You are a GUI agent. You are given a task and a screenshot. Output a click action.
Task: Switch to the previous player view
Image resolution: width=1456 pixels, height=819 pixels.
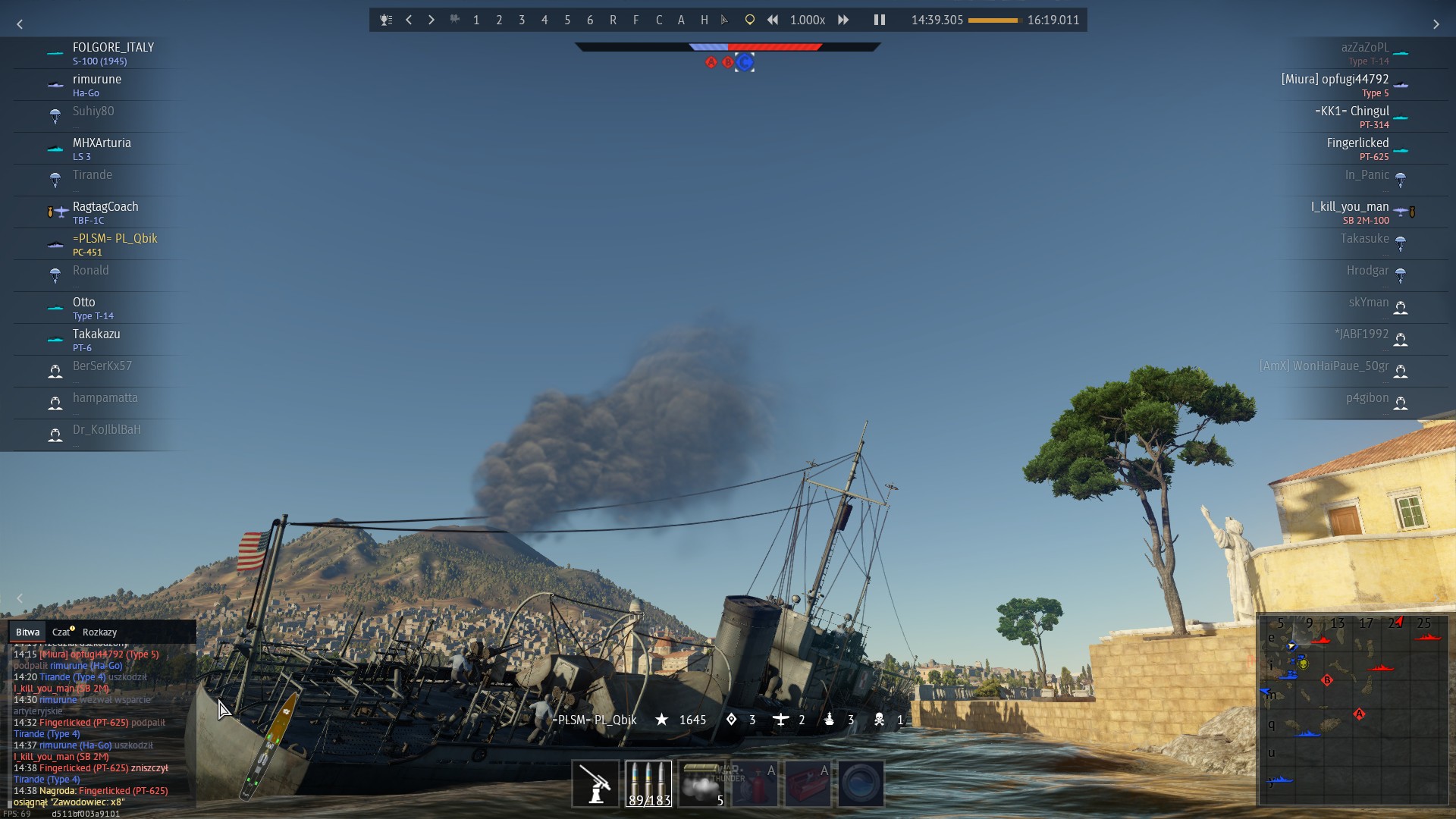[x=409, y=20]
